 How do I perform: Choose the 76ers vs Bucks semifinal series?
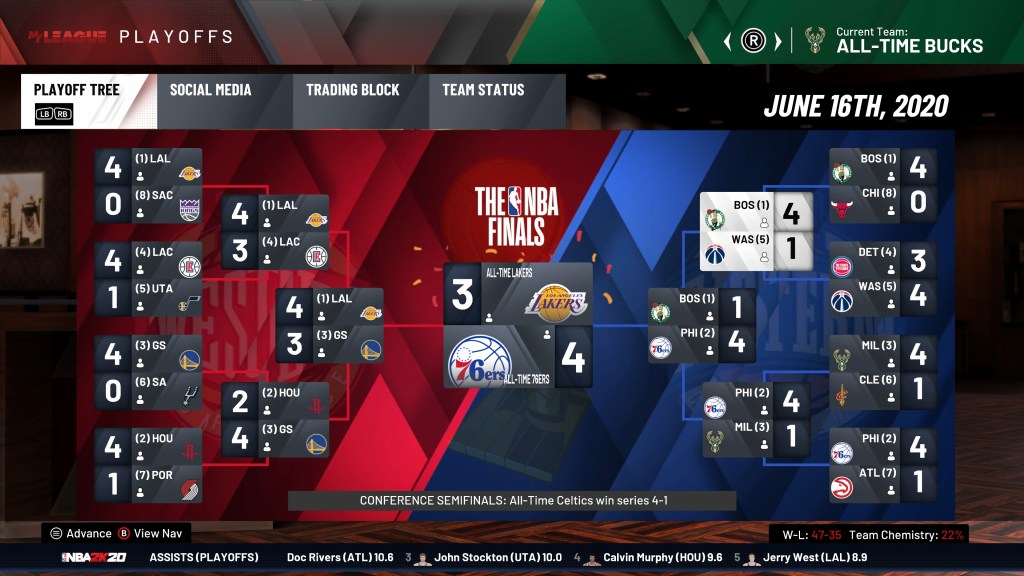click(x=756, y=419)
